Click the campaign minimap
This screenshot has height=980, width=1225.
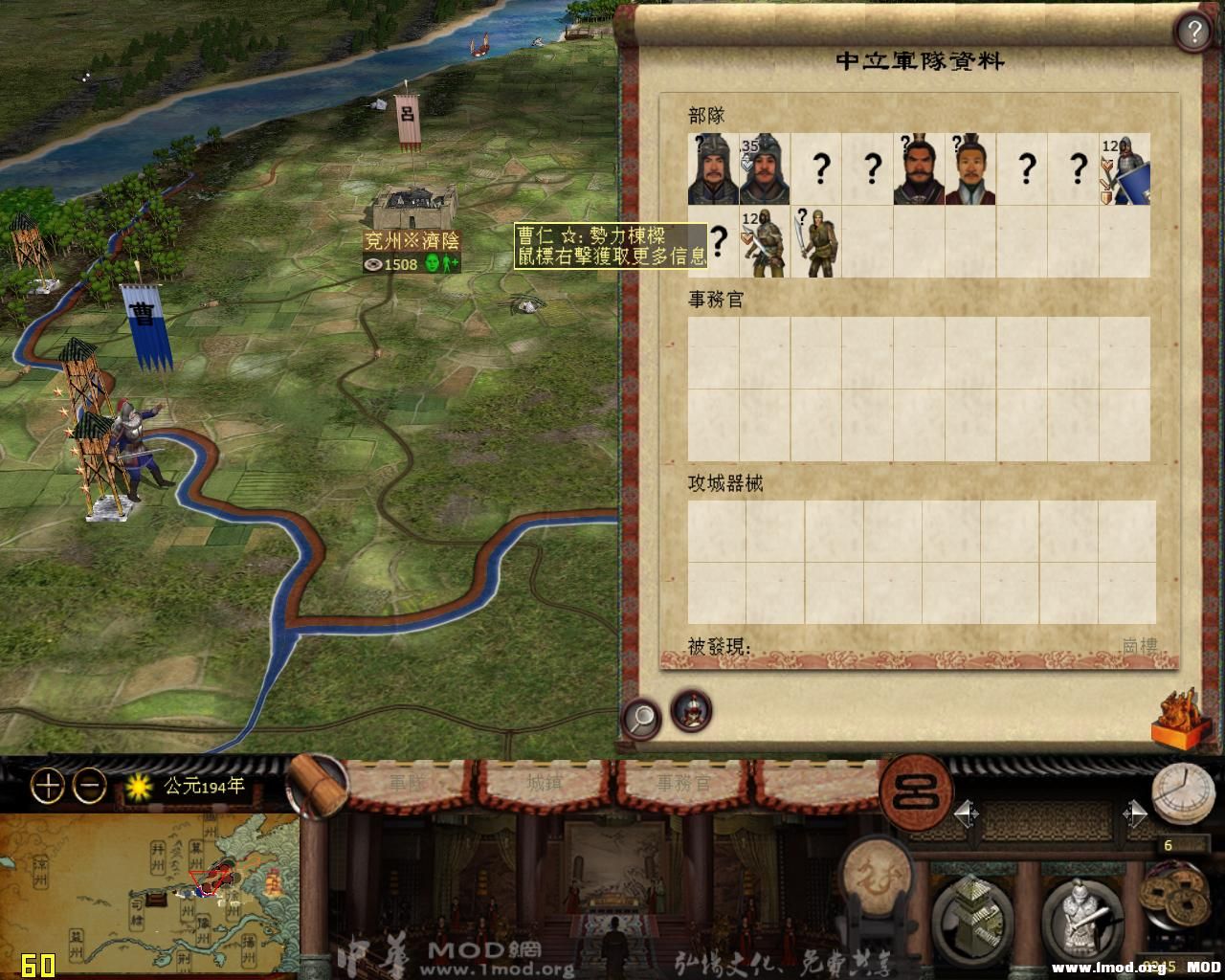click(148, 895)
